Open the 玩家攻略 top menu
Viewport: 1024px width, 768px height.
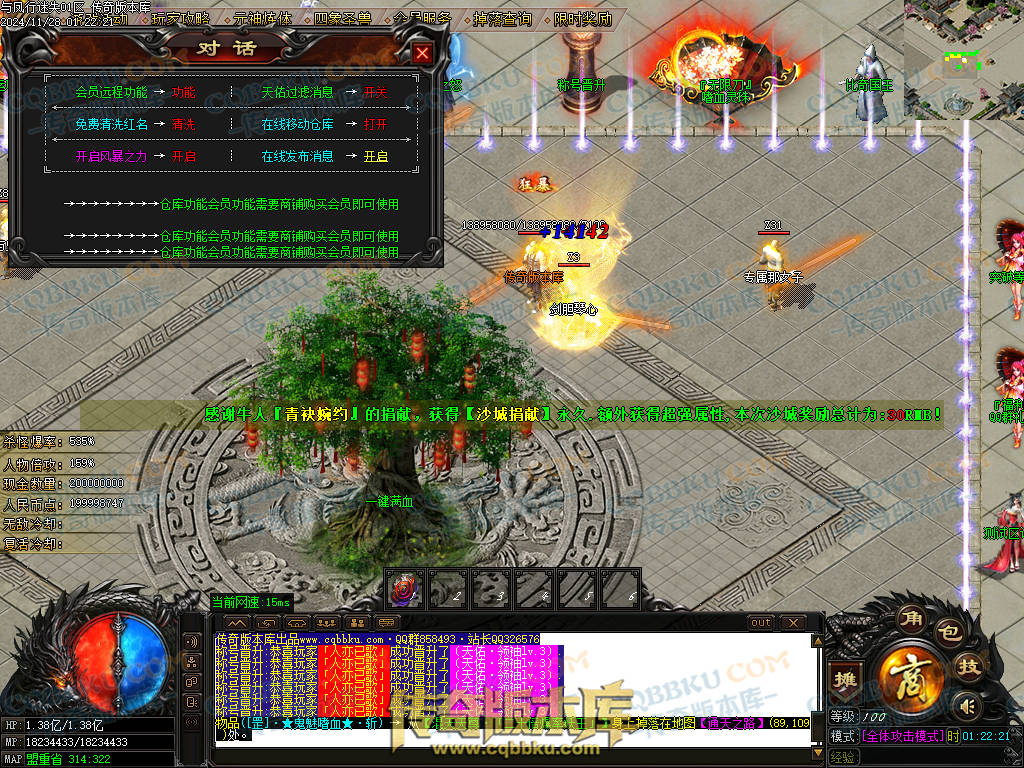pos(181,19)
